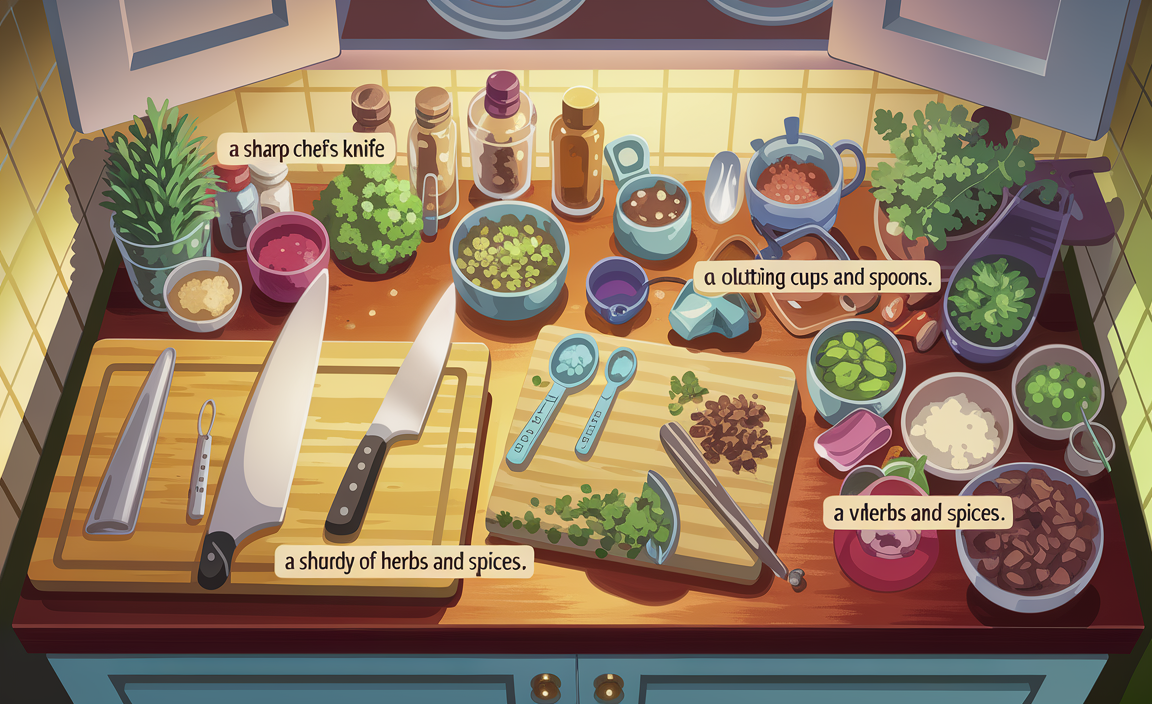Click the "a olutting cups and spoons." label
1152x704 pixels.
[819, 277]
